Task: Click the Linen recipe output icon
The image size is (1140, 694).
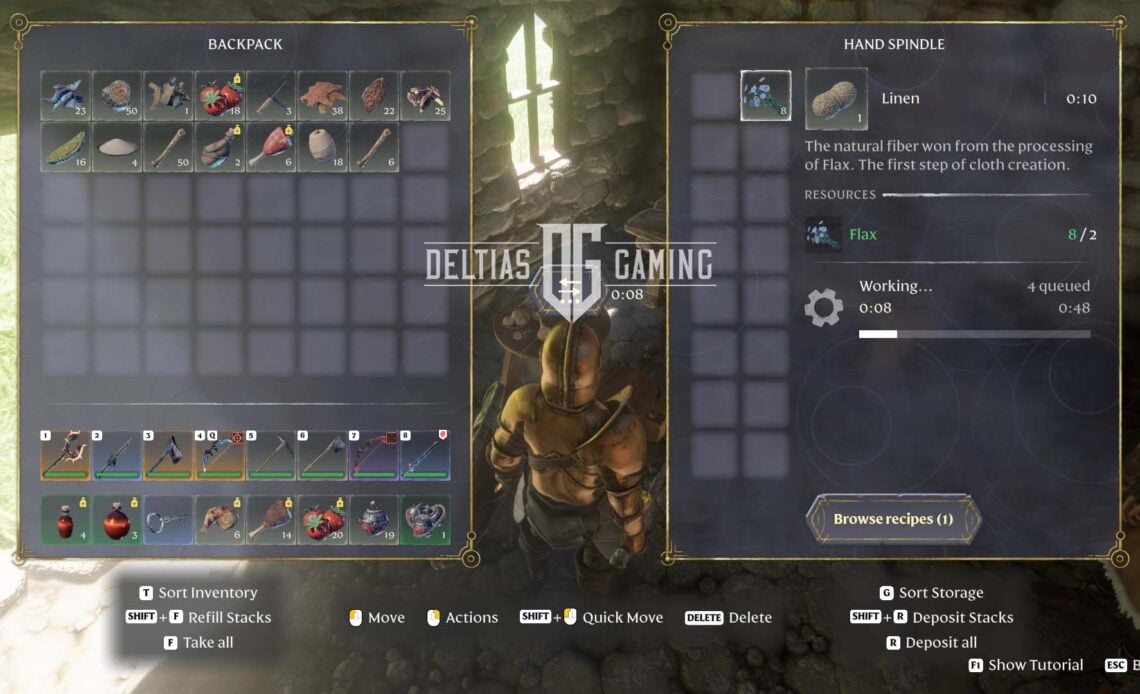Action: [836, 99]
